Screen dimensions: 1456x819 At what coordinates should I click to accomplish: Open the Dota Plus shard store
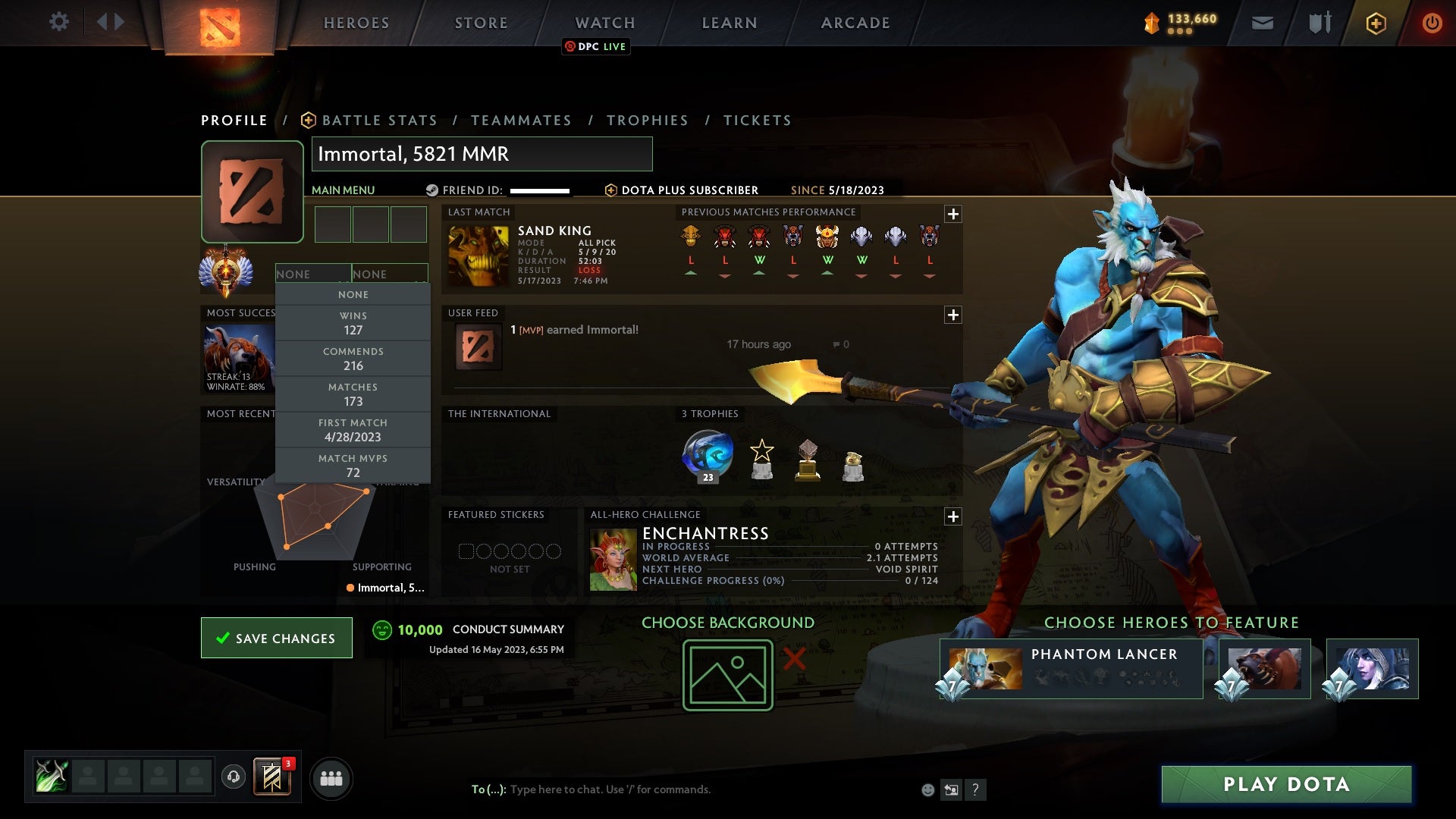click(1151, 23)
